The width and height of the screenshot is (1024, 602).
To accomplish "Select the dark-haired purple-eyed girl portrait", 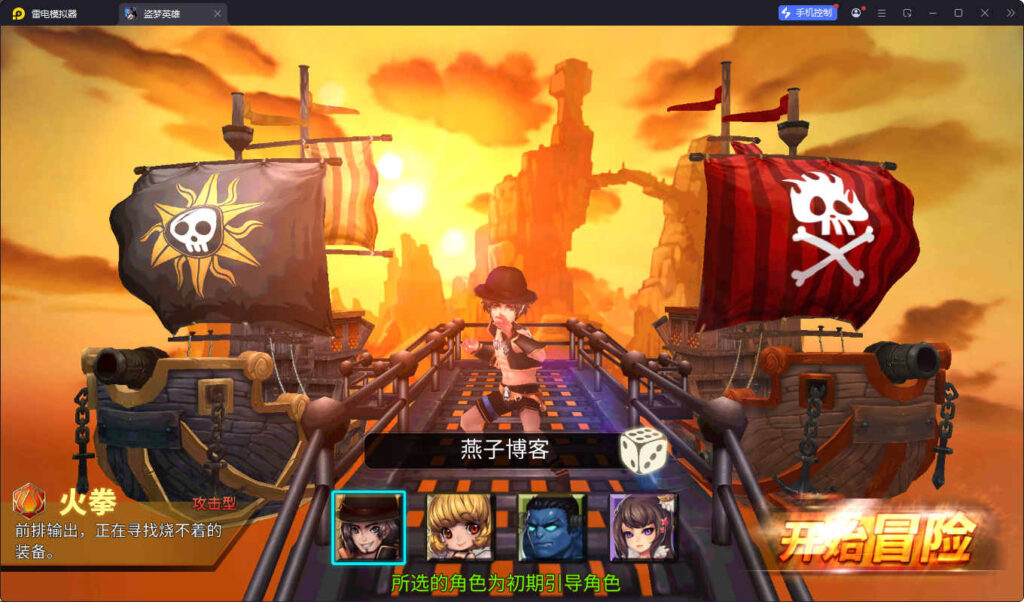I will click(643, 527).
